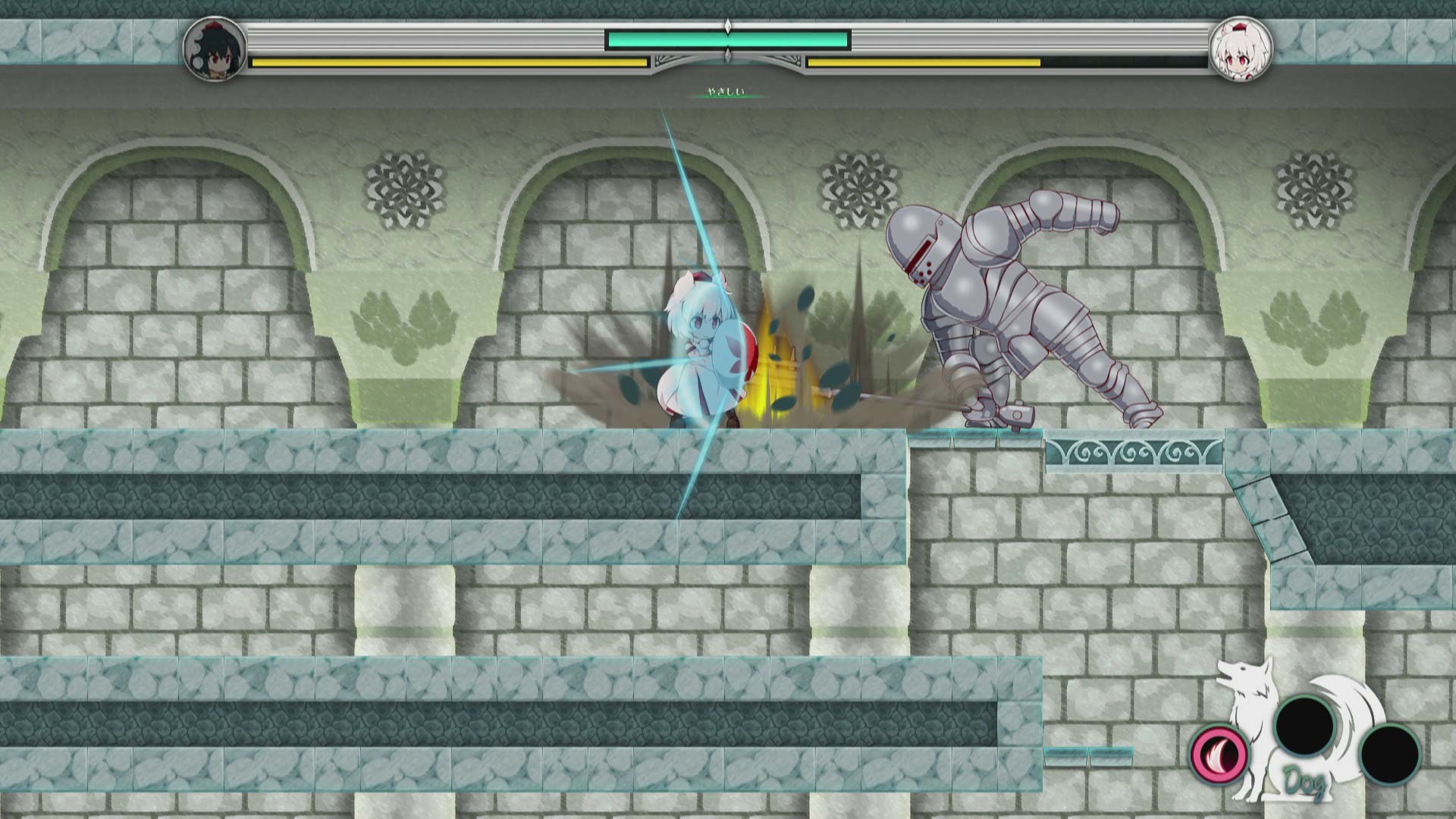The height and width of the screenshot is (819, 1456).
Task: Click the teal boss health gauge
Action: [x=728, y=39]
